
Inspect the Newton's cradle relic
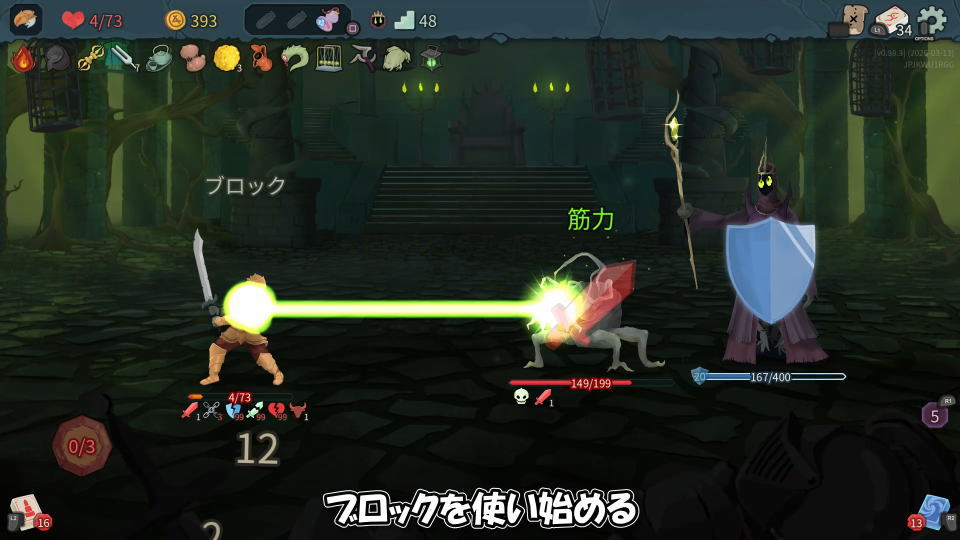click(328, 59)
